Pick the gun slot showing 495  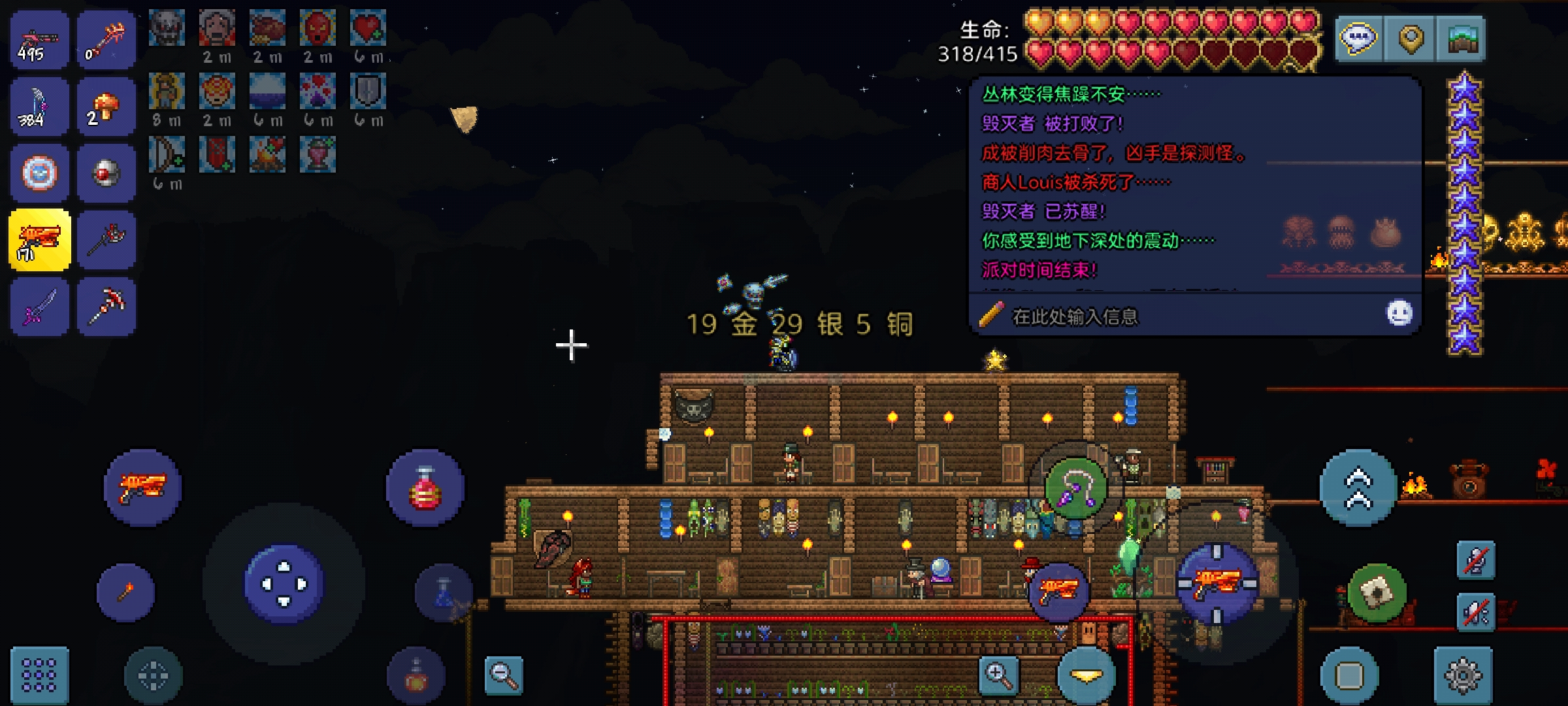pos(39,40)
